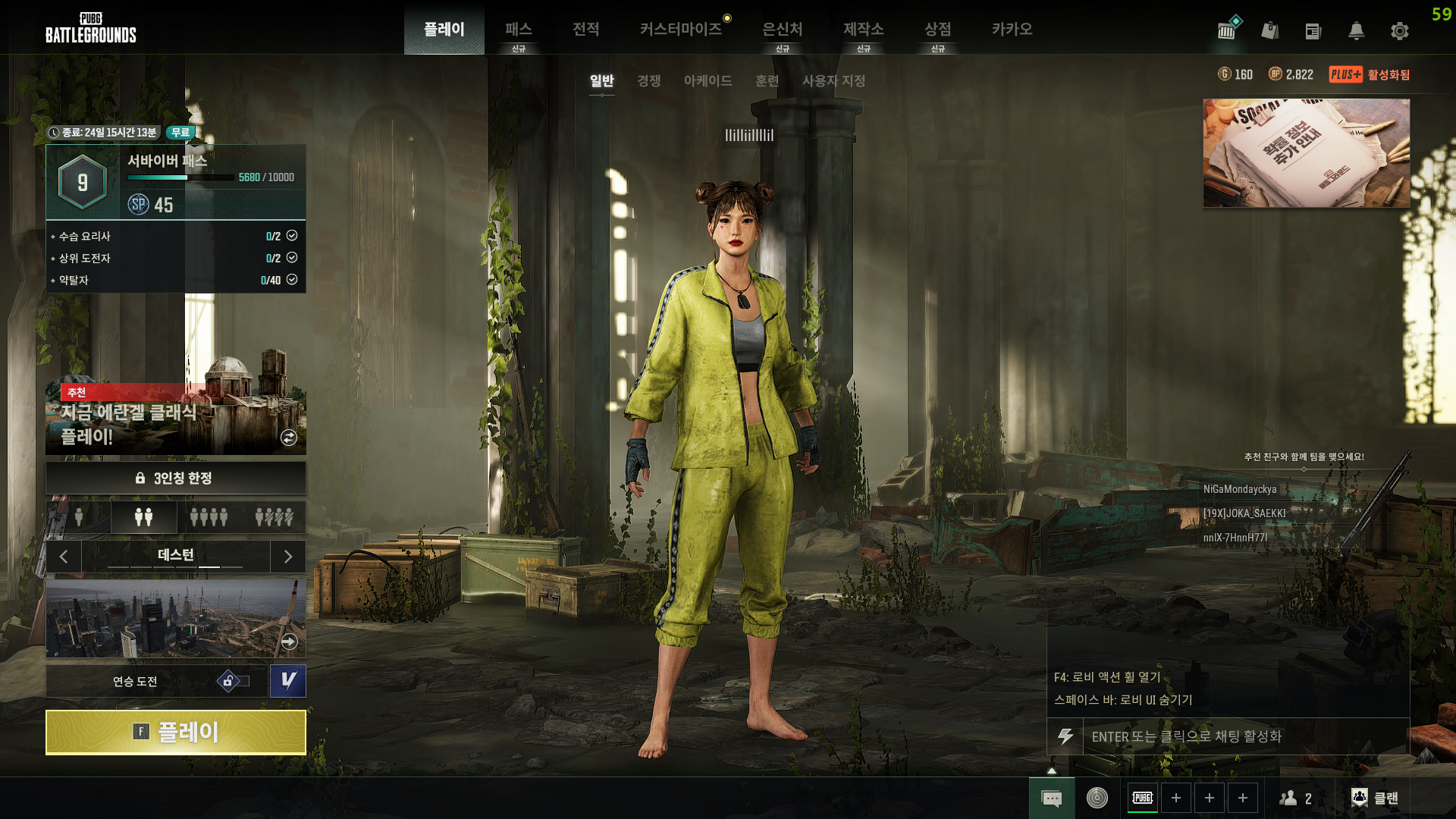Image resolution: width=1456 pixels, height=819 pixels.
Task: Switch to the 상점 store tab
Action: pyautogui.click(x=937, y=30)
